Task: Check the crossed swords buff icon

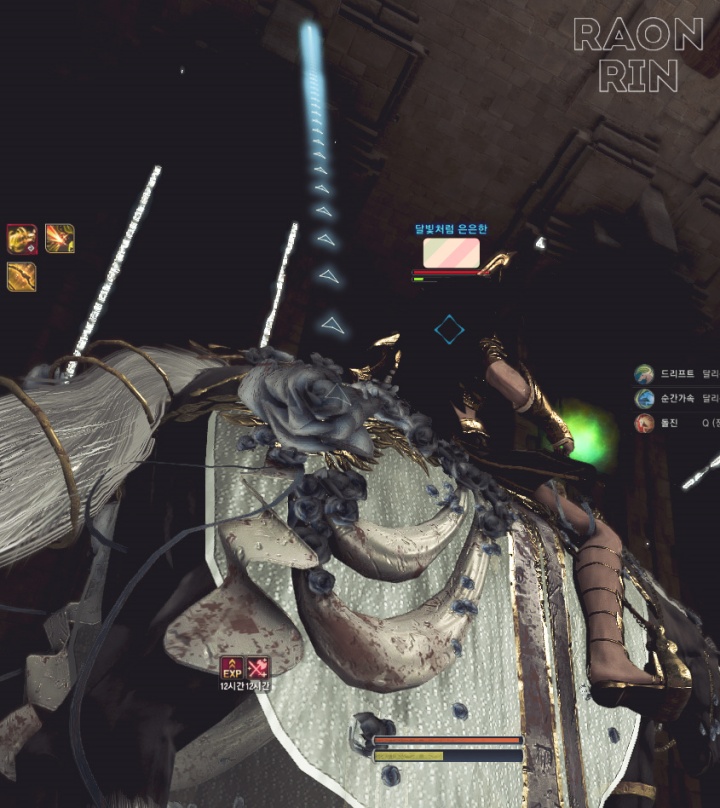Action: (x=258, y=667)
